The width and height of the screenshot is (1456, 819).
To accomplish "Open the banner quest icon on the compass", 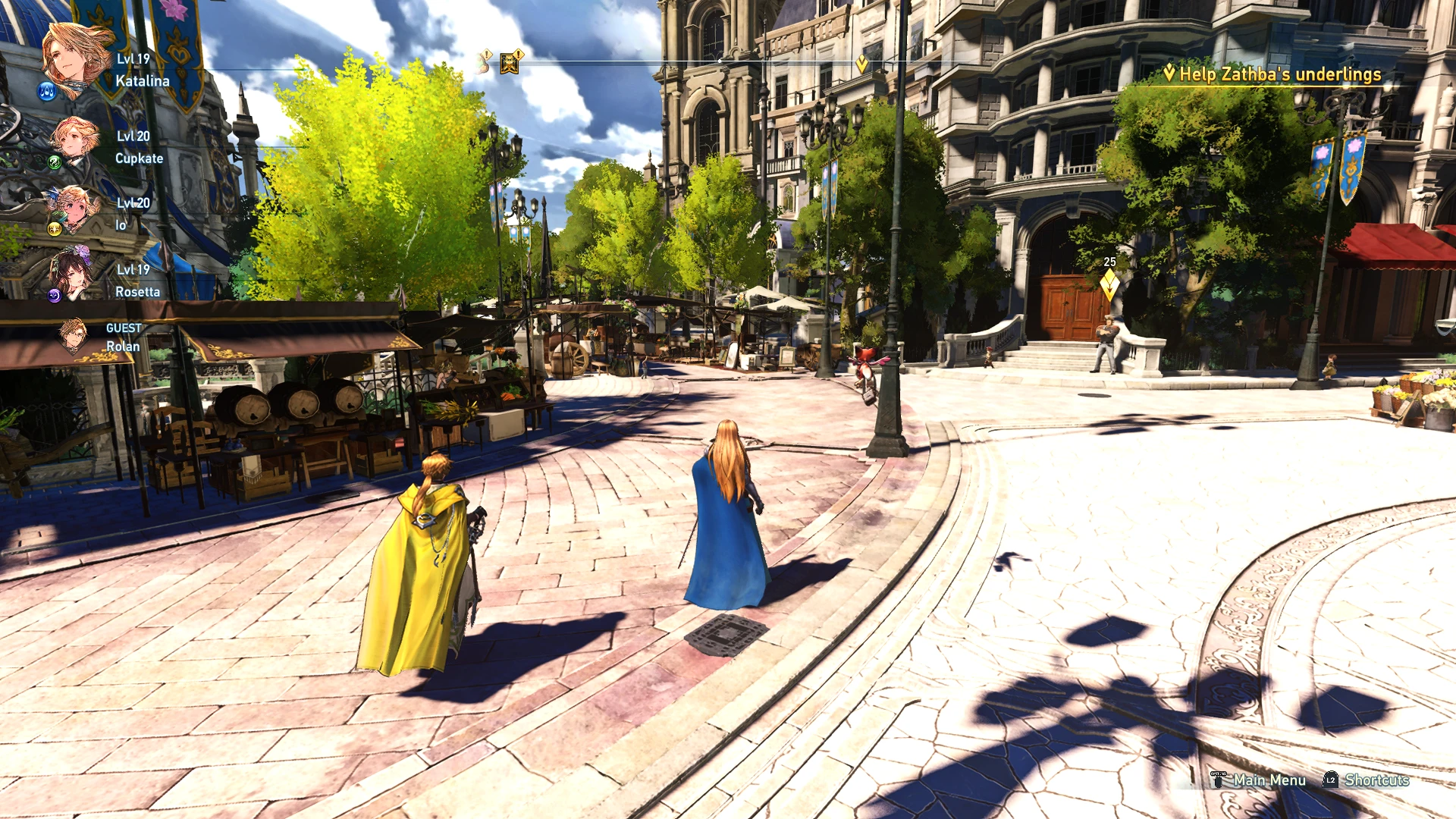I will (509, 62).
